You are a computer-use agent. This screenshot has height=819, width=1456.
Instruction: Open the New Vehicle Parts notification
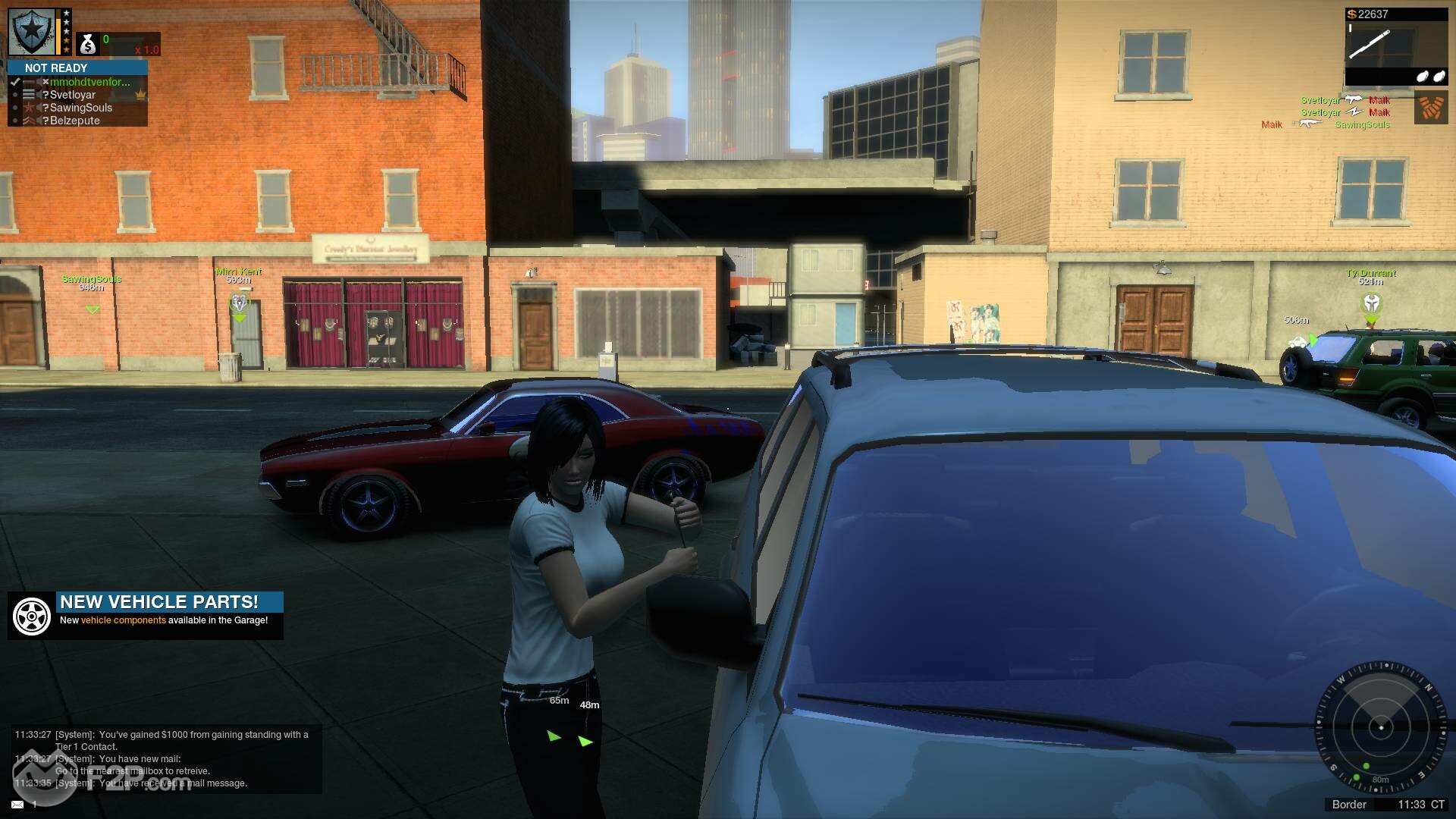[x=159, y=602]
